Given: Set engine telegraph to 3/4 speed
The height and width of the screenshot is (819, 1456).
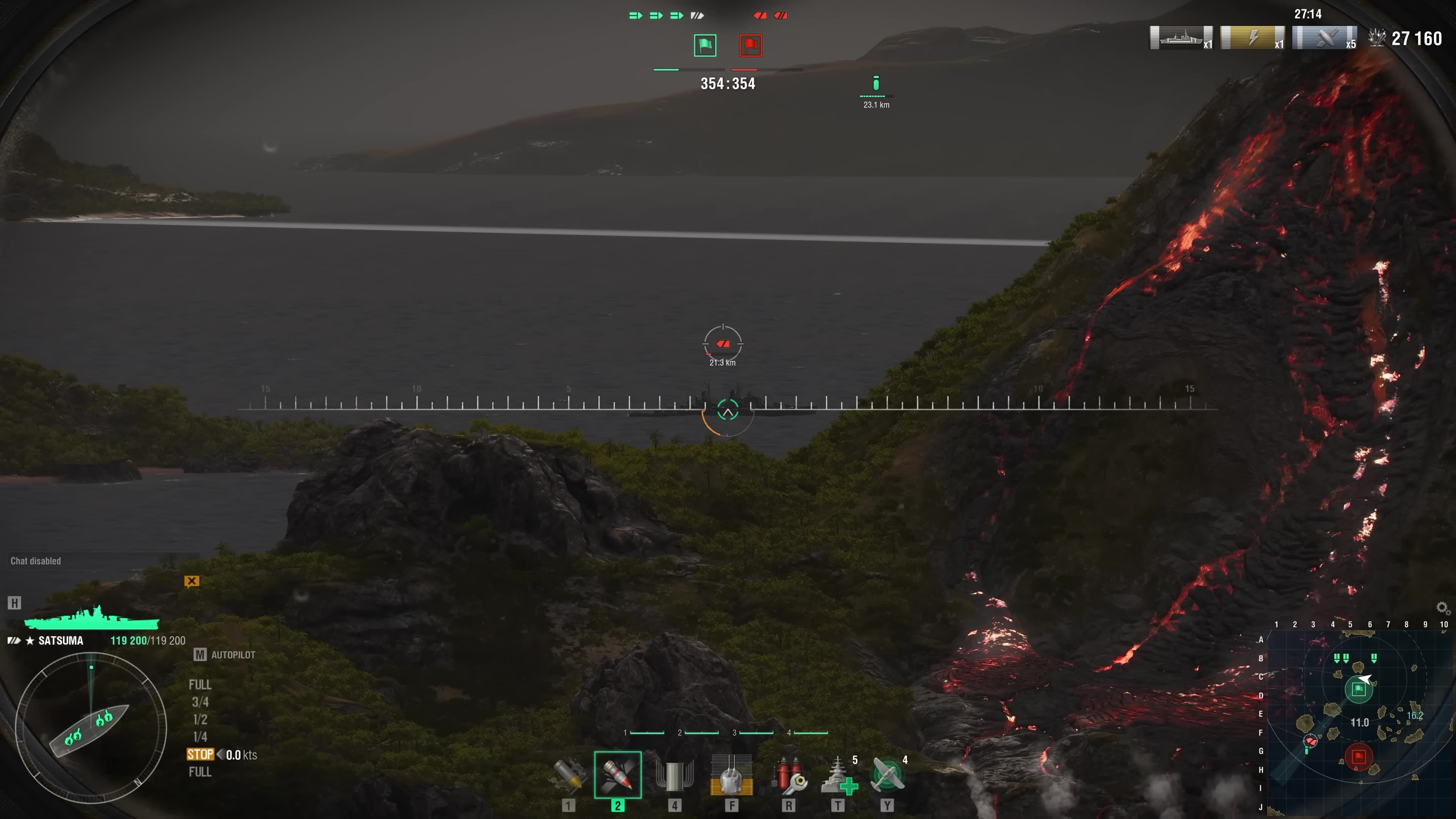Looking at the screenshot, I should (200, 702).
